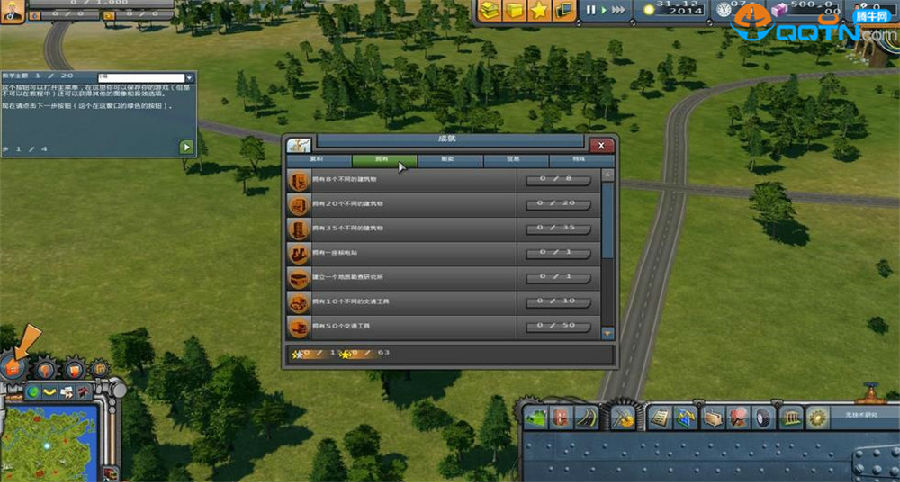Viewport: 900px width, 482px height.
Task: Open the last achievements category tab
Action: (x=580, y=160)
